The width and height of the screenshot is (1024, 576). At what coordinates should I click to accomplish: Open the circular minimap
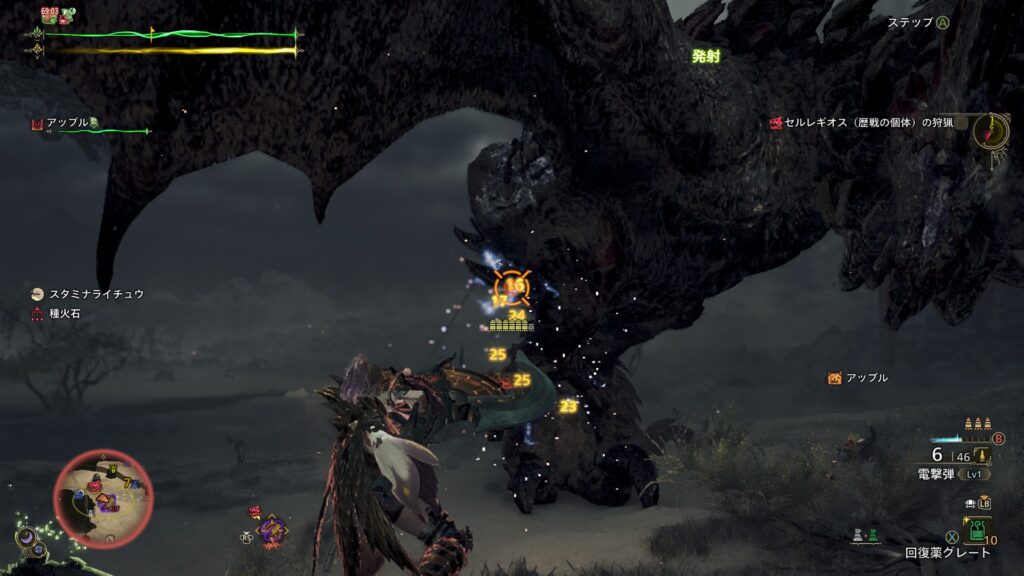pos(103,499)
